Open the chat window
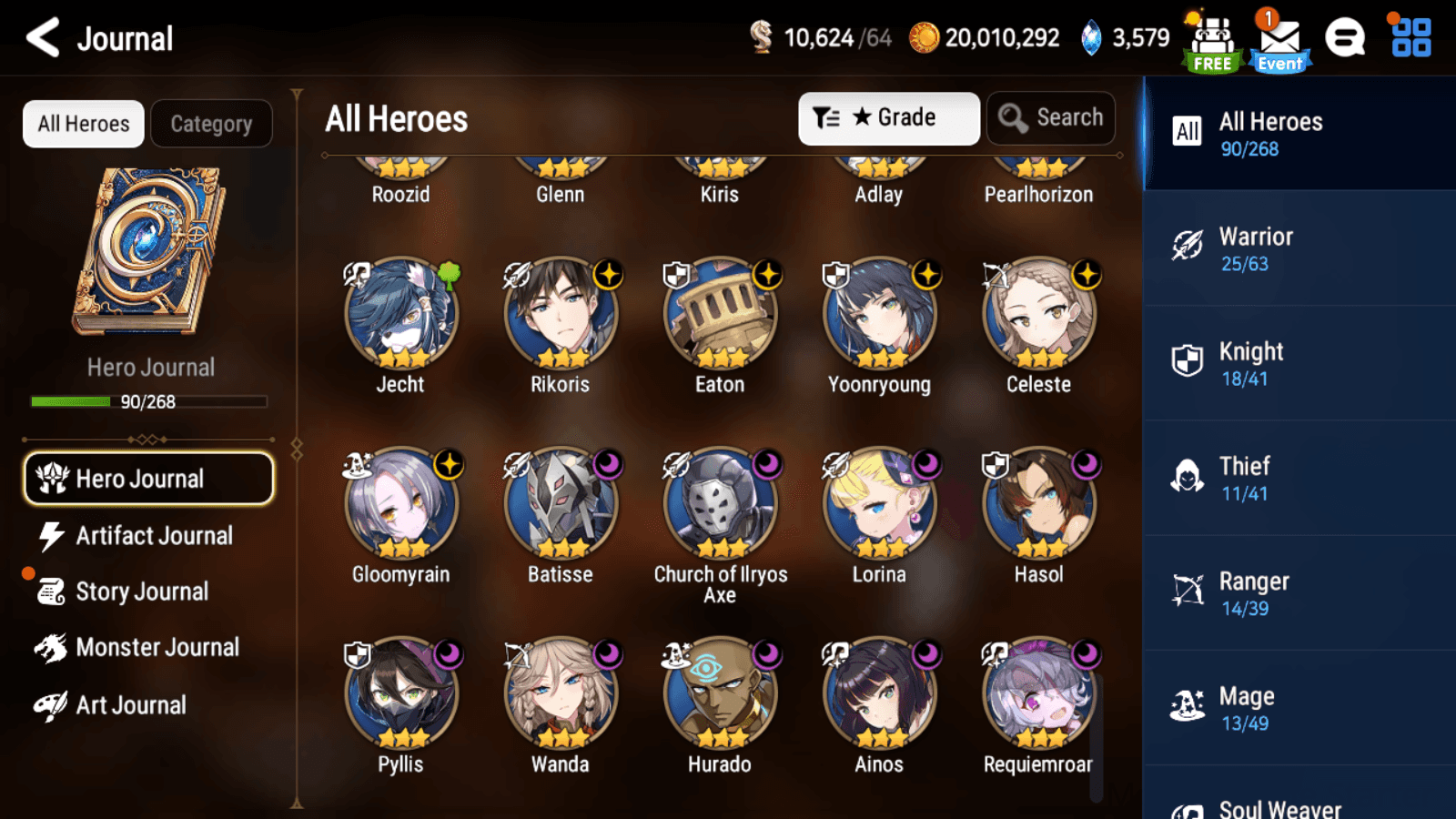Image resolution: width=1456 pixels, height=819 pixels. coord(1345,38)
